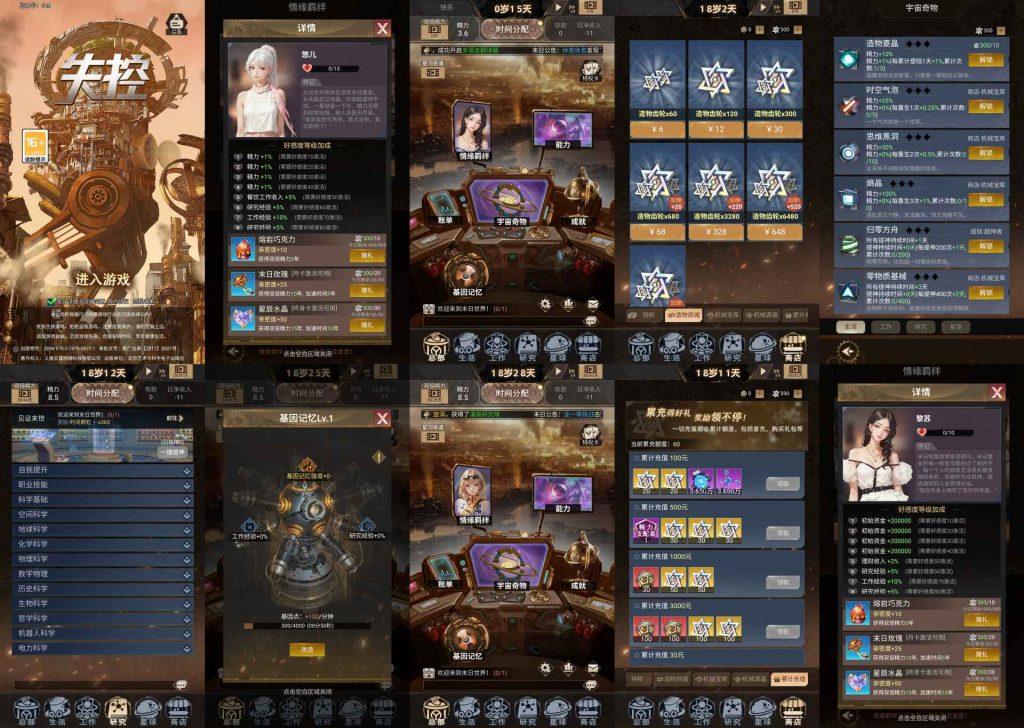Close the 悠儿 details panel

coord(382,29)
